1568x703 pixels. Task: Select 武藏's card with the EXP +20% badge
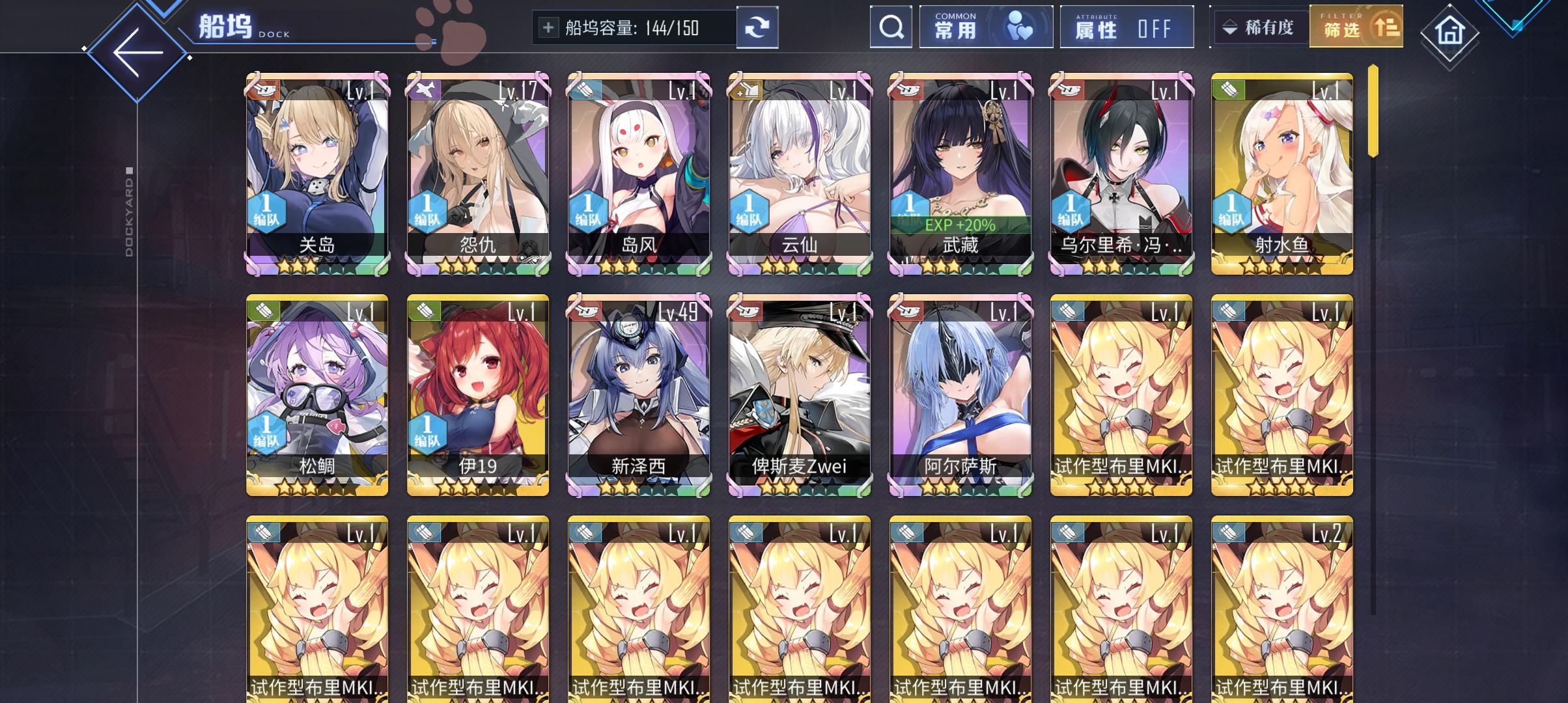pyautogui.click(x=961, y=172)
